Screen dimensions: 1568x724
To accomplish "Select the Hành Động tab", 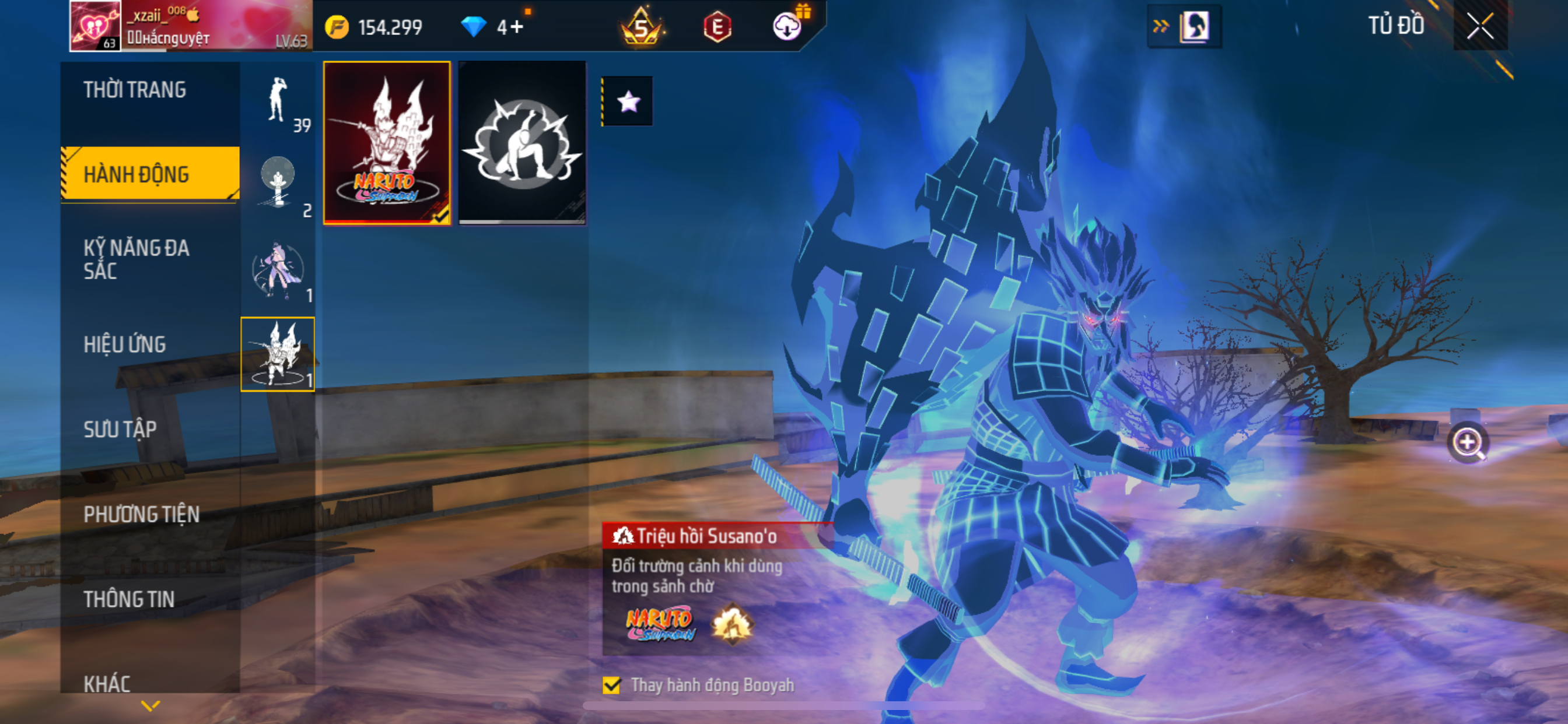I will point(136,175).
